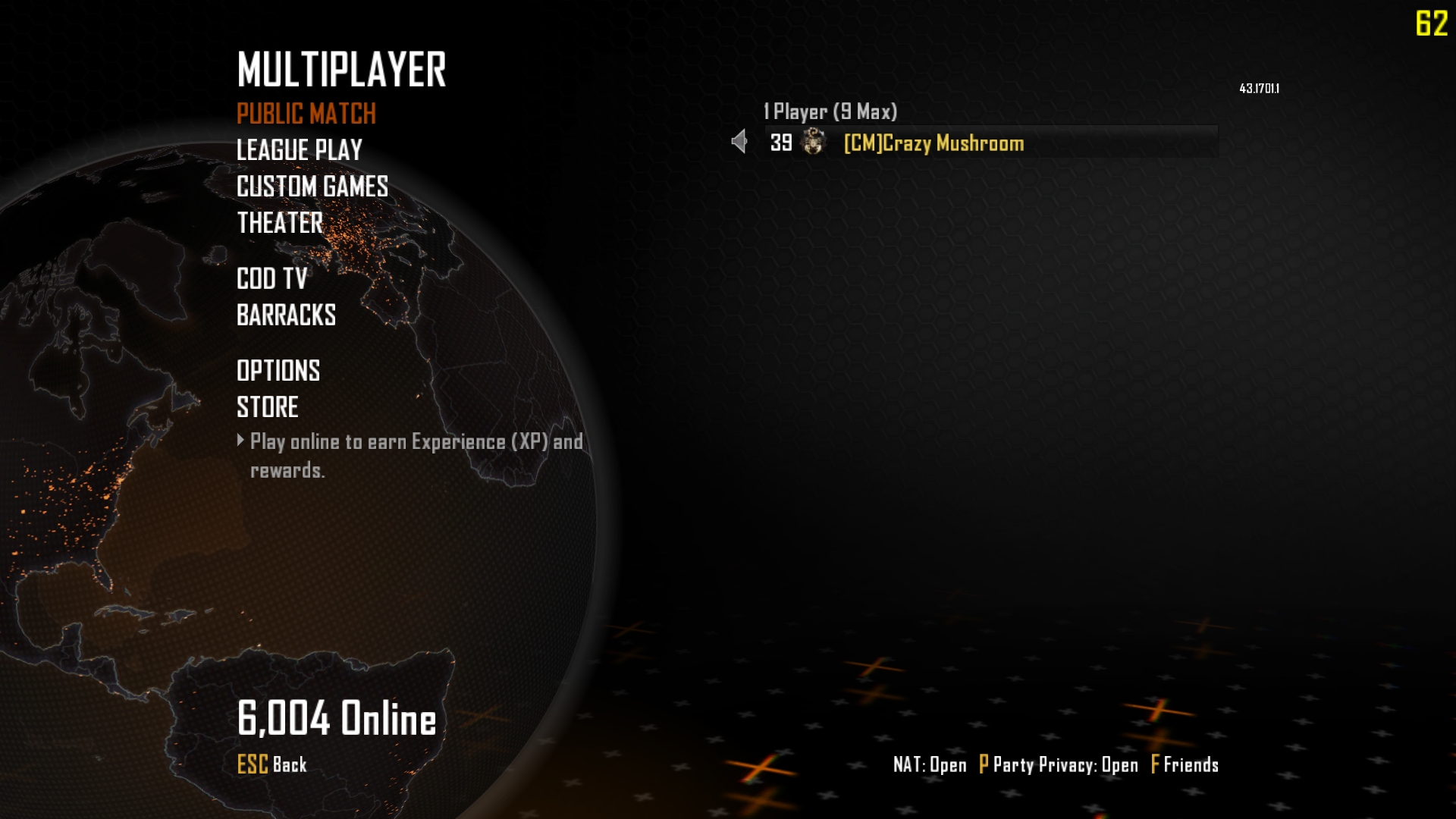Open League Play
1456x819 pixels.
point(299,150)
